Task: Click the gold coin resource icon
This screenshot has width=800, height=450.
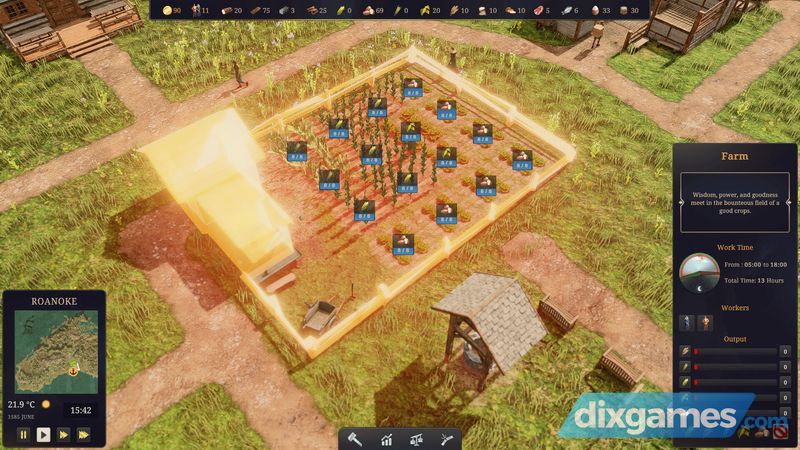Action: tap(167, 10)
